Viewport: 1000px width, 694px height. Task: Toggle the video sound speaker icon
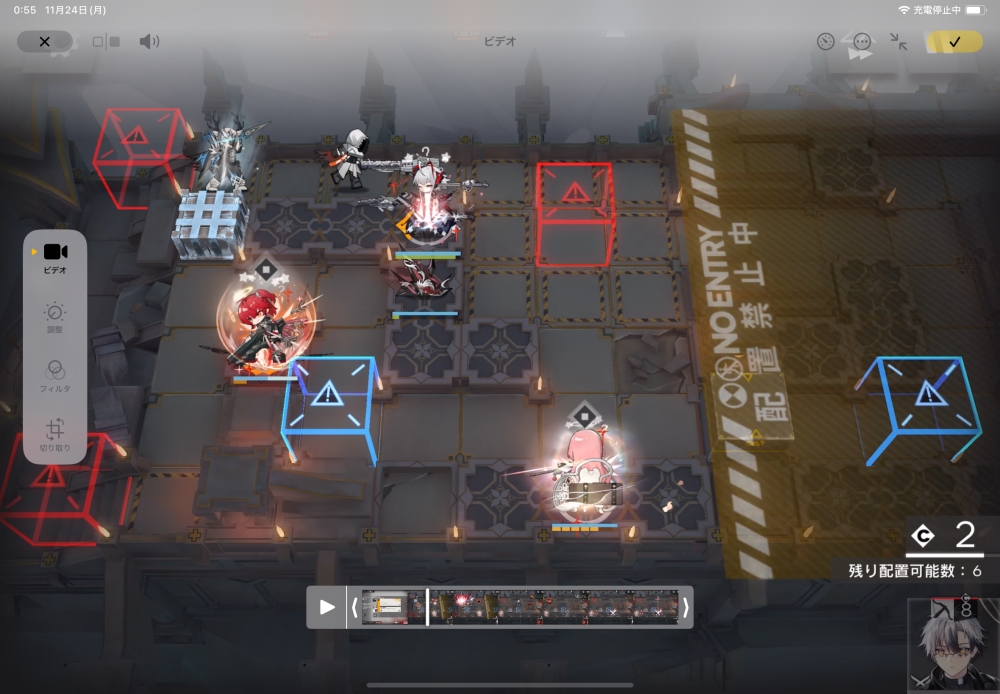[149, 42]
